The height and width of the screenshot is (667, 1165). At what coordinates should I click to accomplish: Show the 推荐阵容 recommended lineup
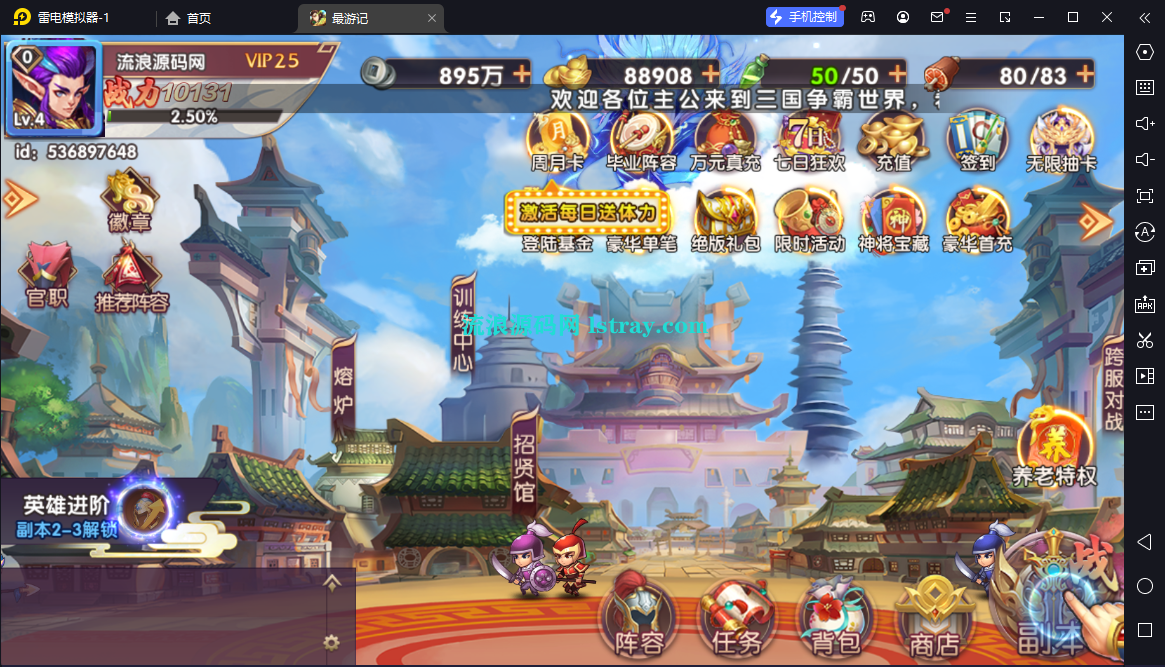tap(131, 276)
